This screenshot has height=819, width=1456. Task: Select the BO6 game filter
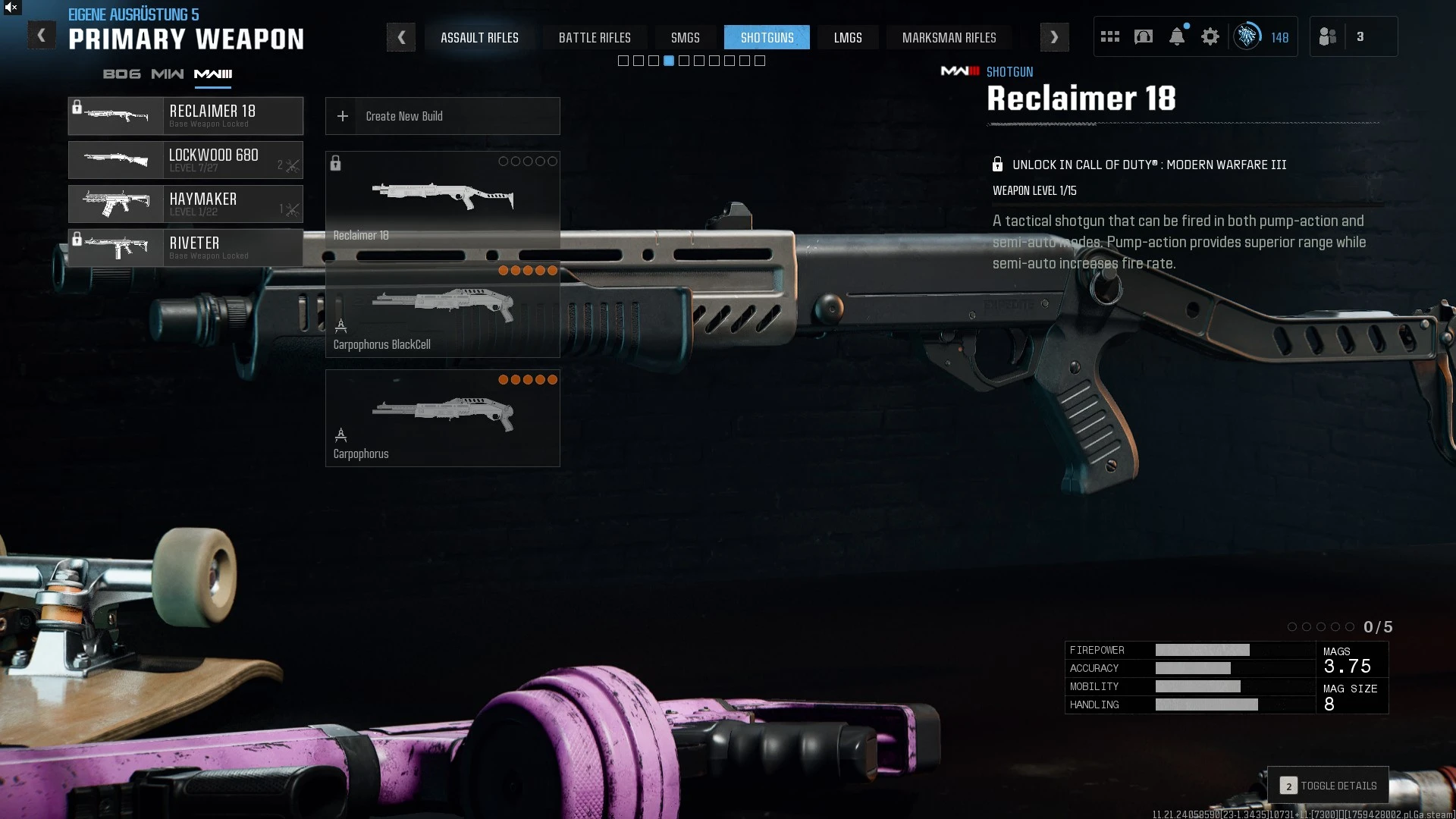click(x=121, y=74)
